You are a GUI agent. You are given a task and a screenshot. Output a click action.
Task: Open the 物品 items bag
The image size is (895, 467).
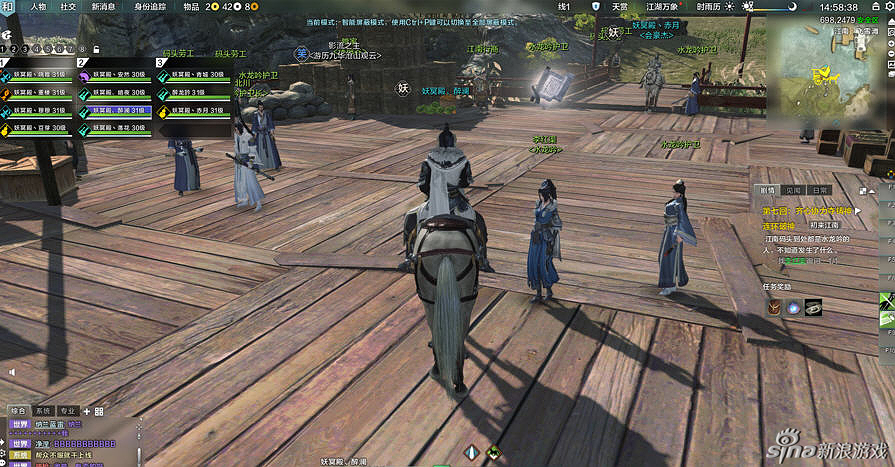[x=191, y=6]
